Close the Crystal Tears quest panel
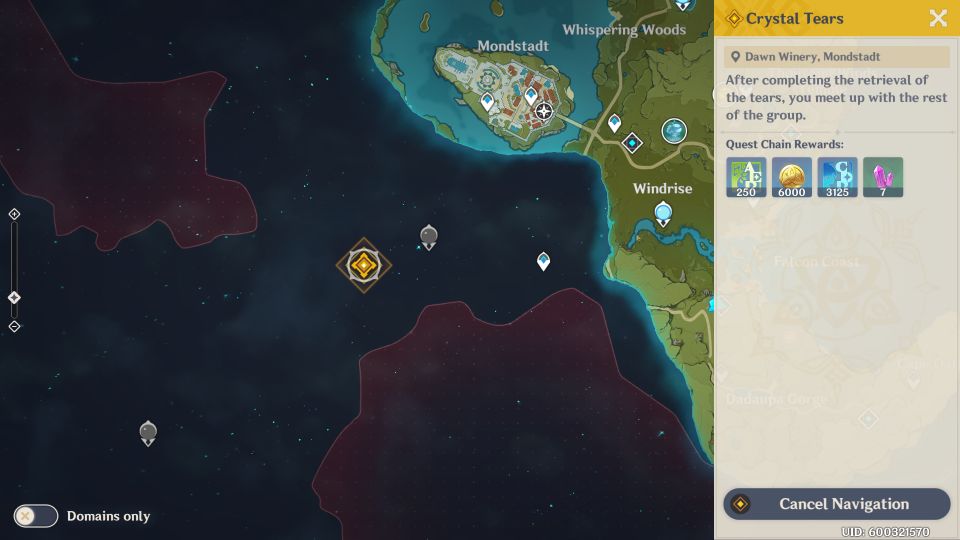Image resolution: width=960 pixels, height=540 pixels. [x=938, y=18]
